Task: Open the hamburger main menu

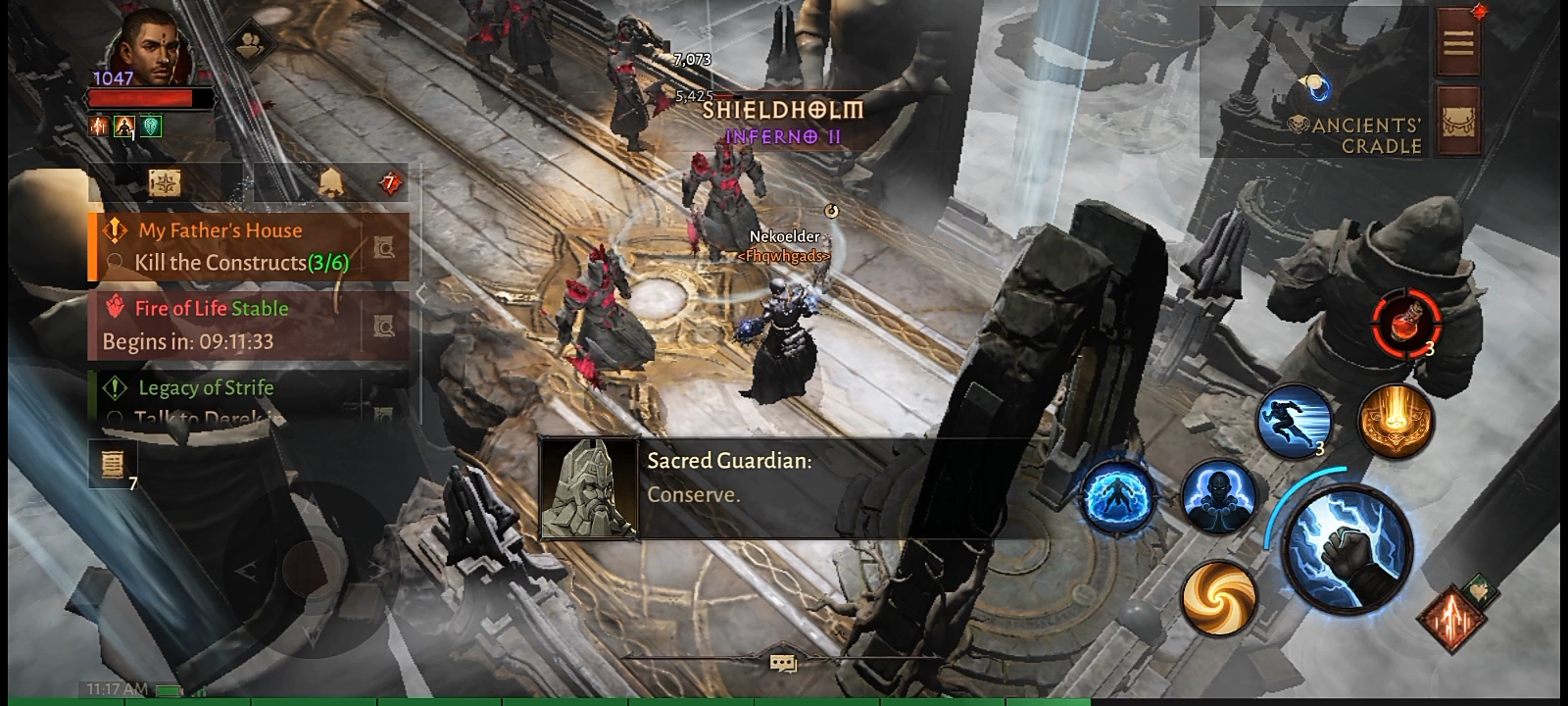Action: tap(1457, 42)
